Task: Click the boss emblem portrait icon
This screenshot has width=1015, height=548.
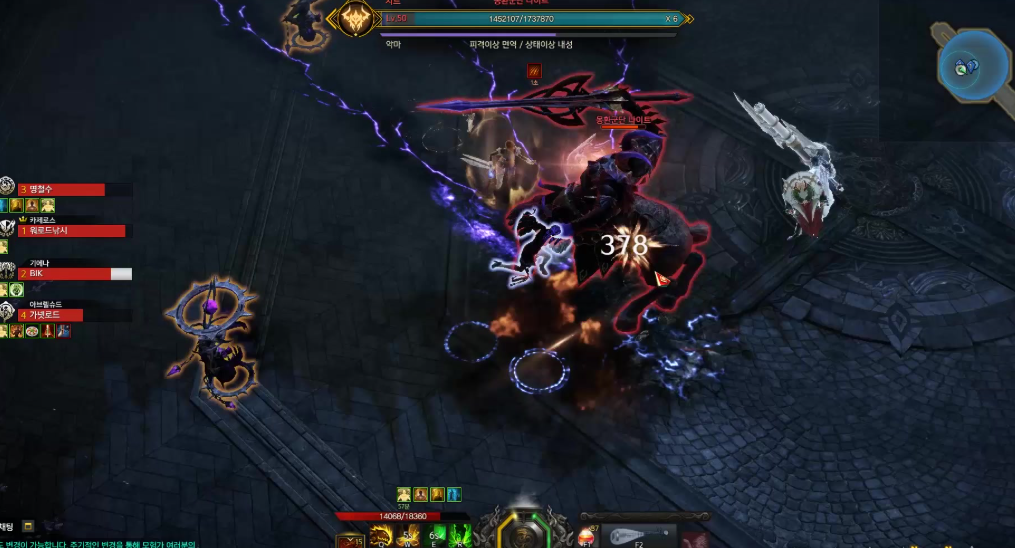Action: tap(354, 19)
